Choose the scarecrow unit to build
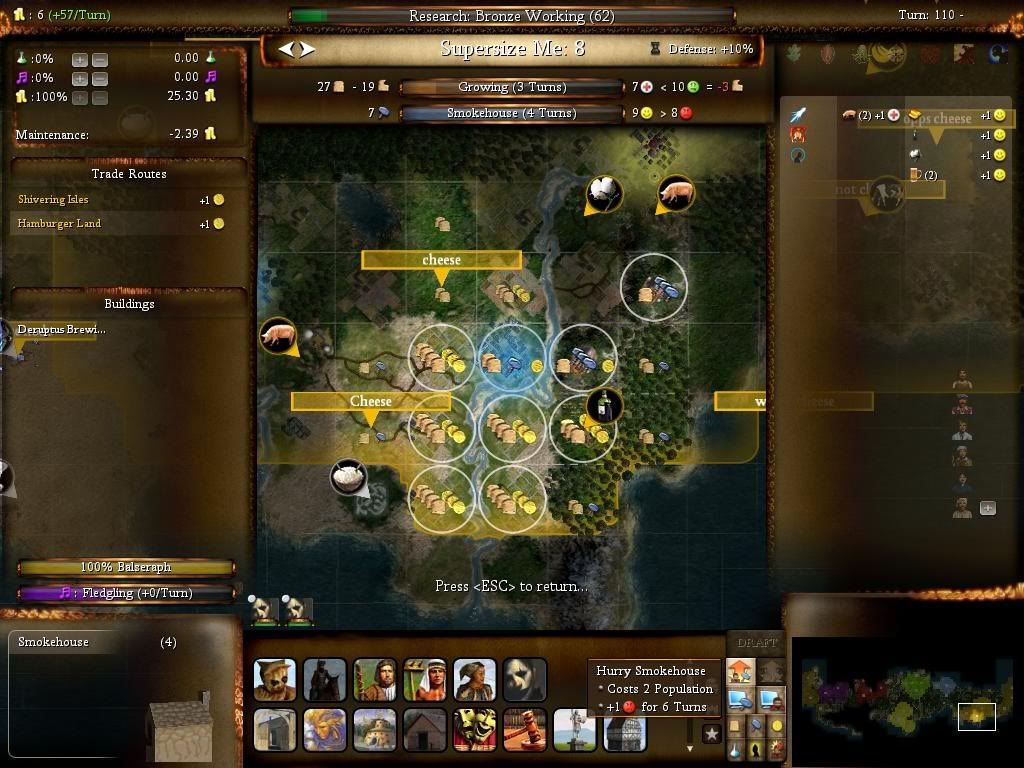This screenshot has width=1024, height=768. [x=275, y=680]
